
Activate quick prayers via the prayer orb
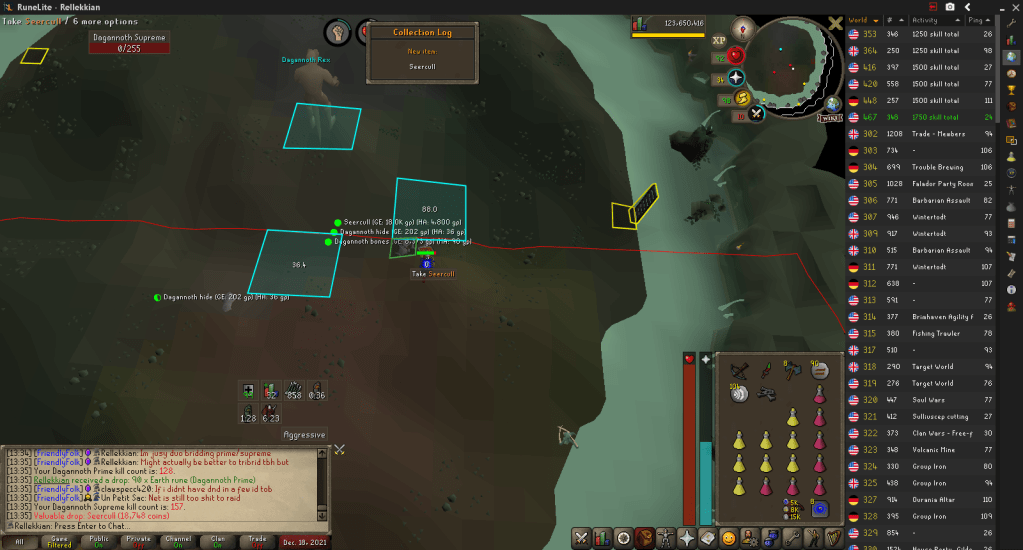[737, 78]
